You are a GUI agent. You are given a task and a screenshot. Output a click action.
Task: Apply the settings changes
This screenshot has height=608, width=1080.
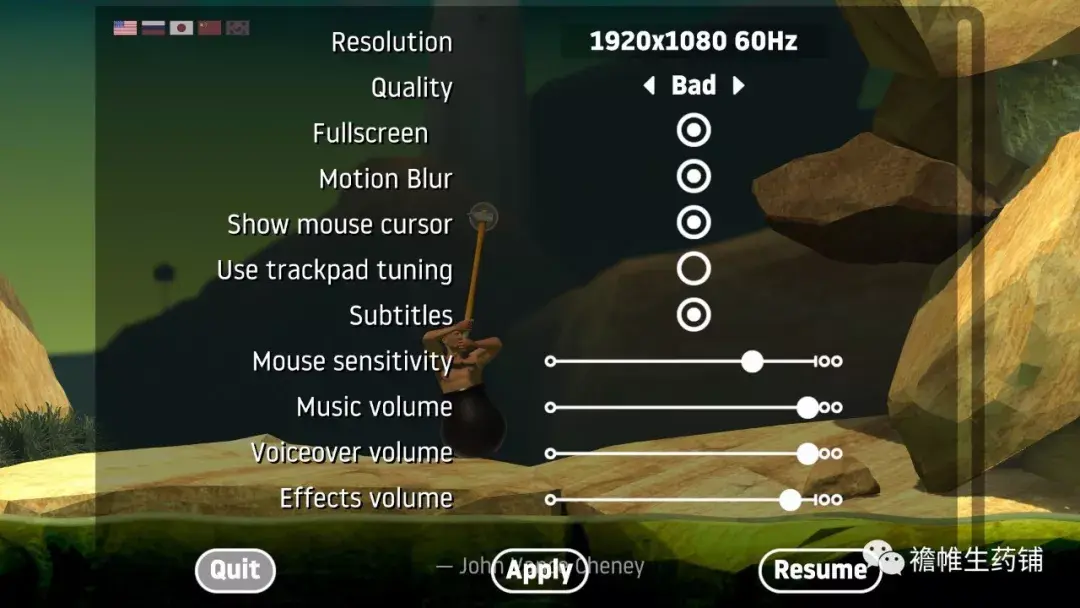[x=539, y=571]
